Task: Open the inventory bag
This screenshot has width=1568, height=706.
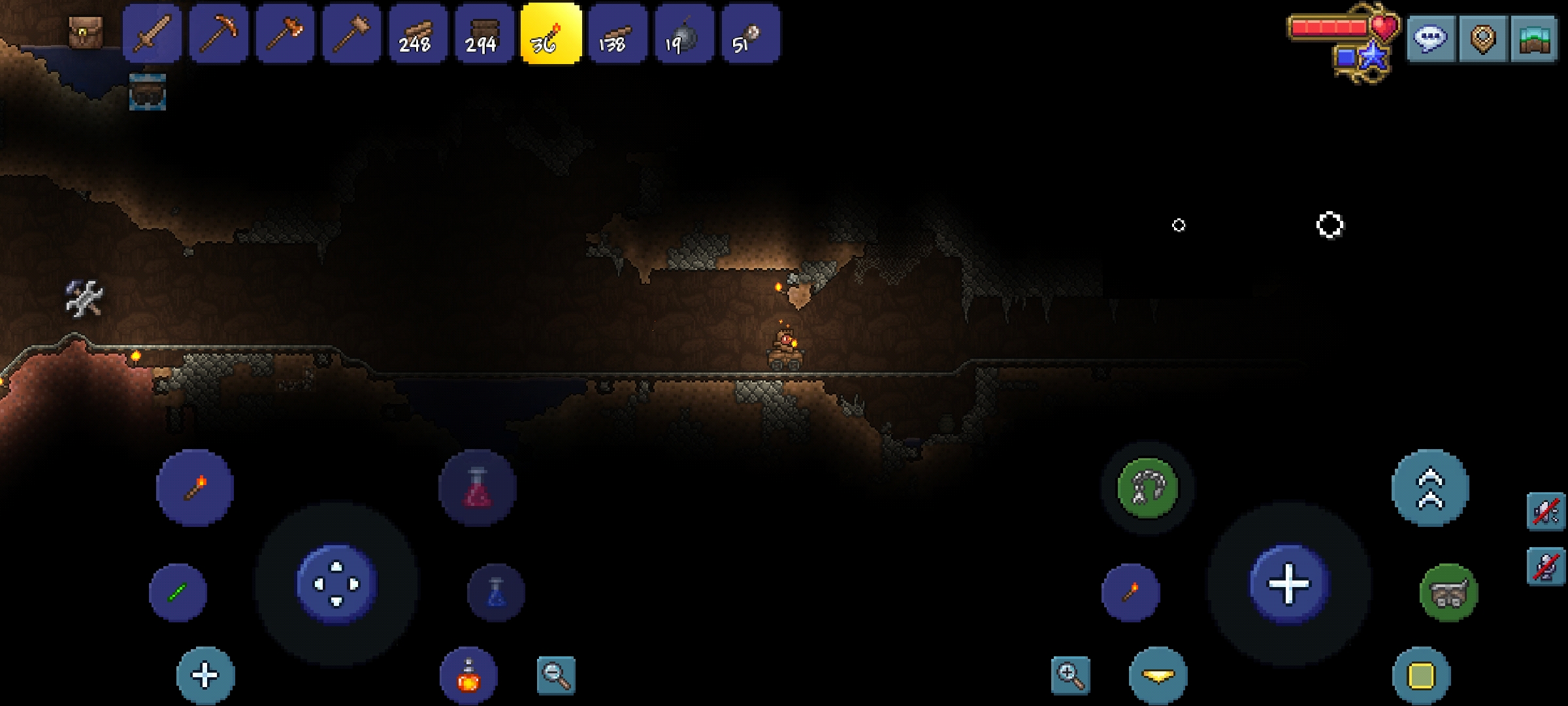Action: coord(86,31)
